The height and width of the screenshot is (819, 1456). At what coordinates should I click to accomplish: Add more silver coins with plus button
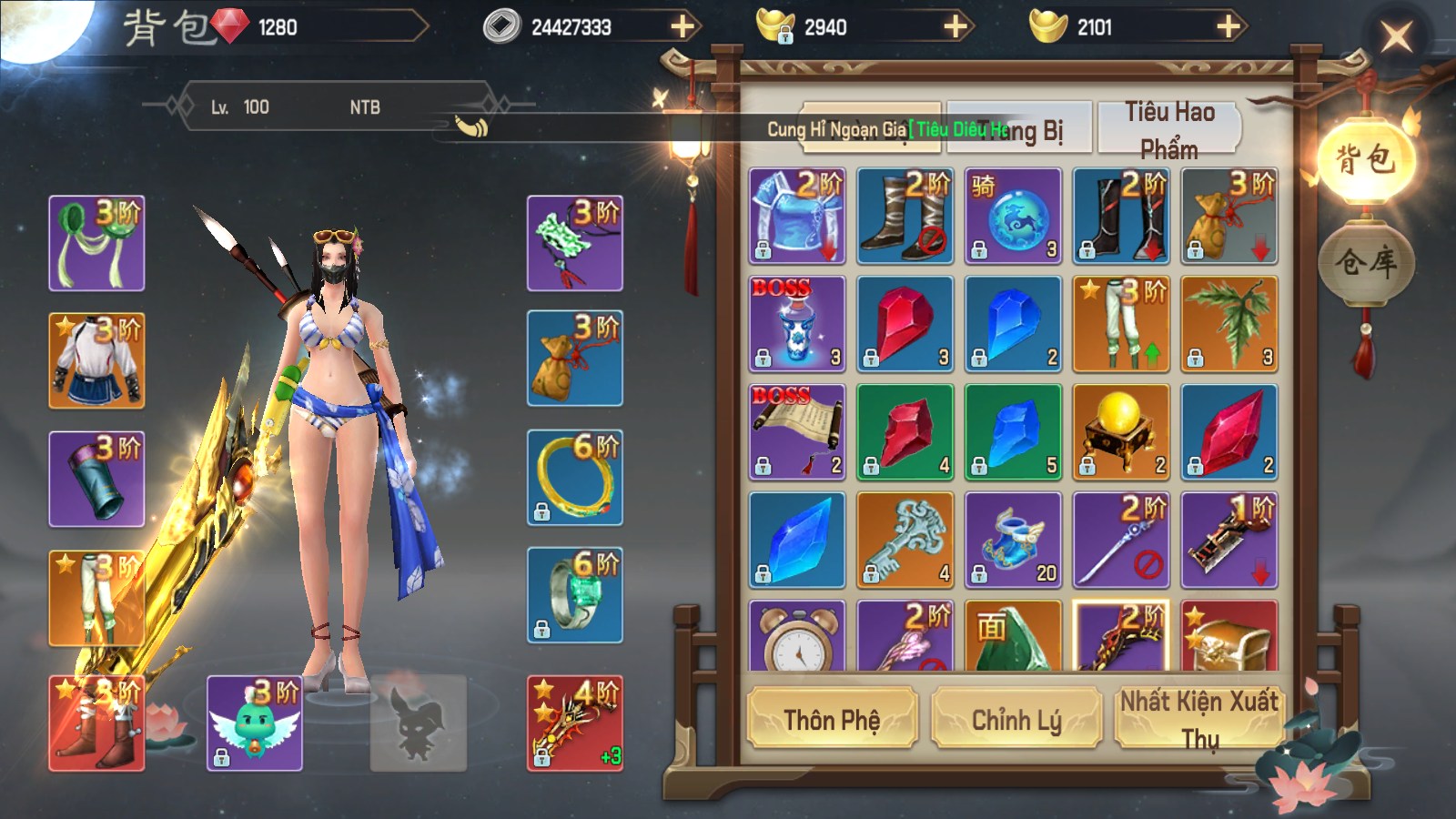pyautogui.click(x=682, y=27)
